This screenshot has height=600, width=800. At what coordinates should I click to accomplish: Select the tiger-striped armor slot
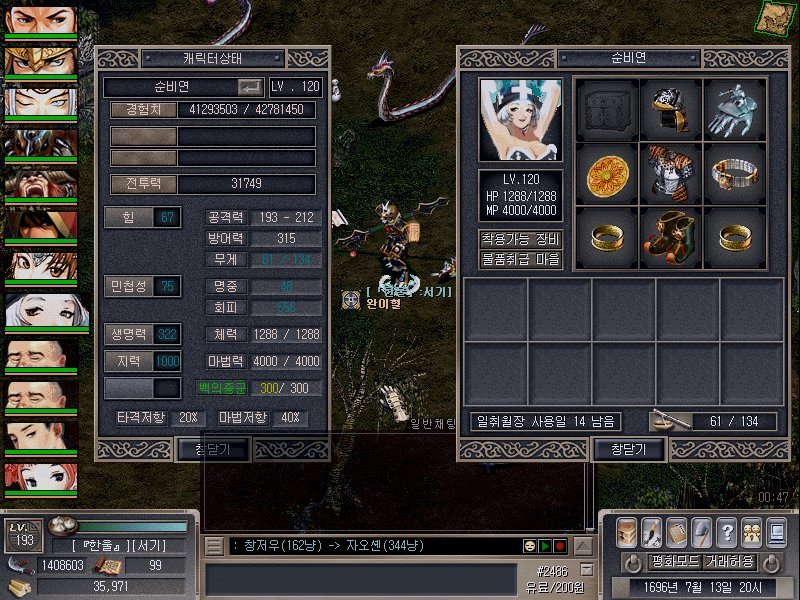pyautogui.click(x=671, y=171)
